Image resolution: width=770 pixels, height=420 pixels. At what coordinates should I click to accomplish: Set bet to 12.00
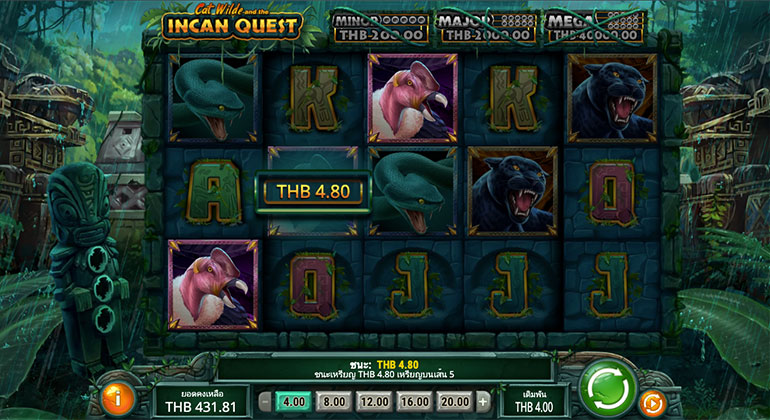pos(373,400)
